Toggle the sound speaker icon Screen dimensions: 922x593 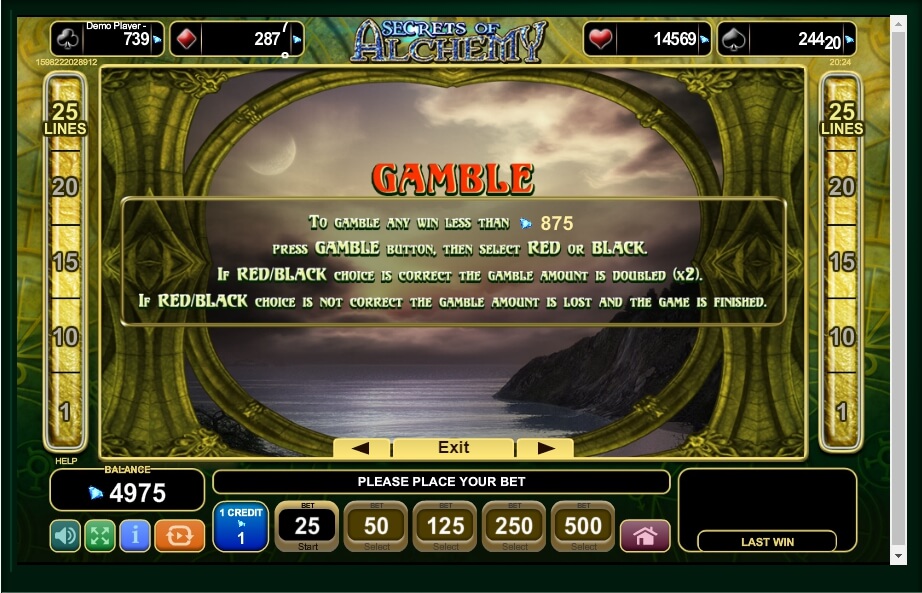65,535
